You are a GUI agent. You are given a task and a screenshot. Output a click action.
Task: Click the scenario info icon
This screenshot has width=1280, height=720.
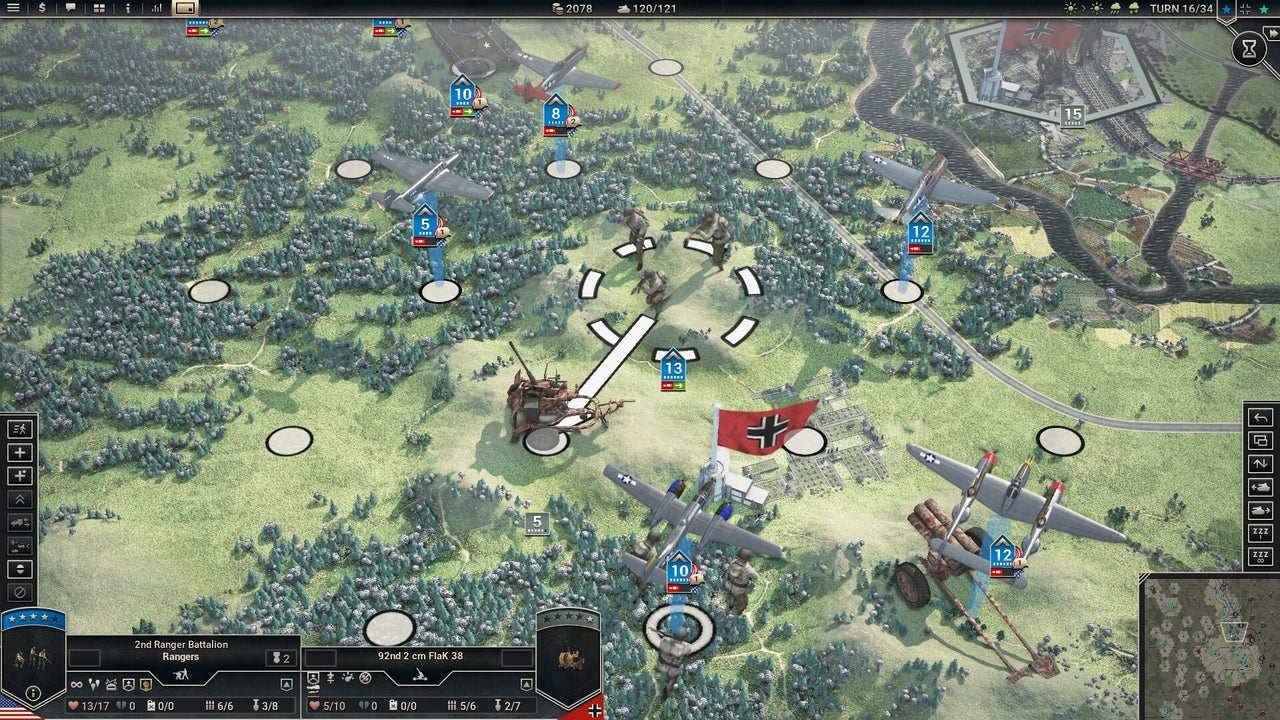(128, 8)
